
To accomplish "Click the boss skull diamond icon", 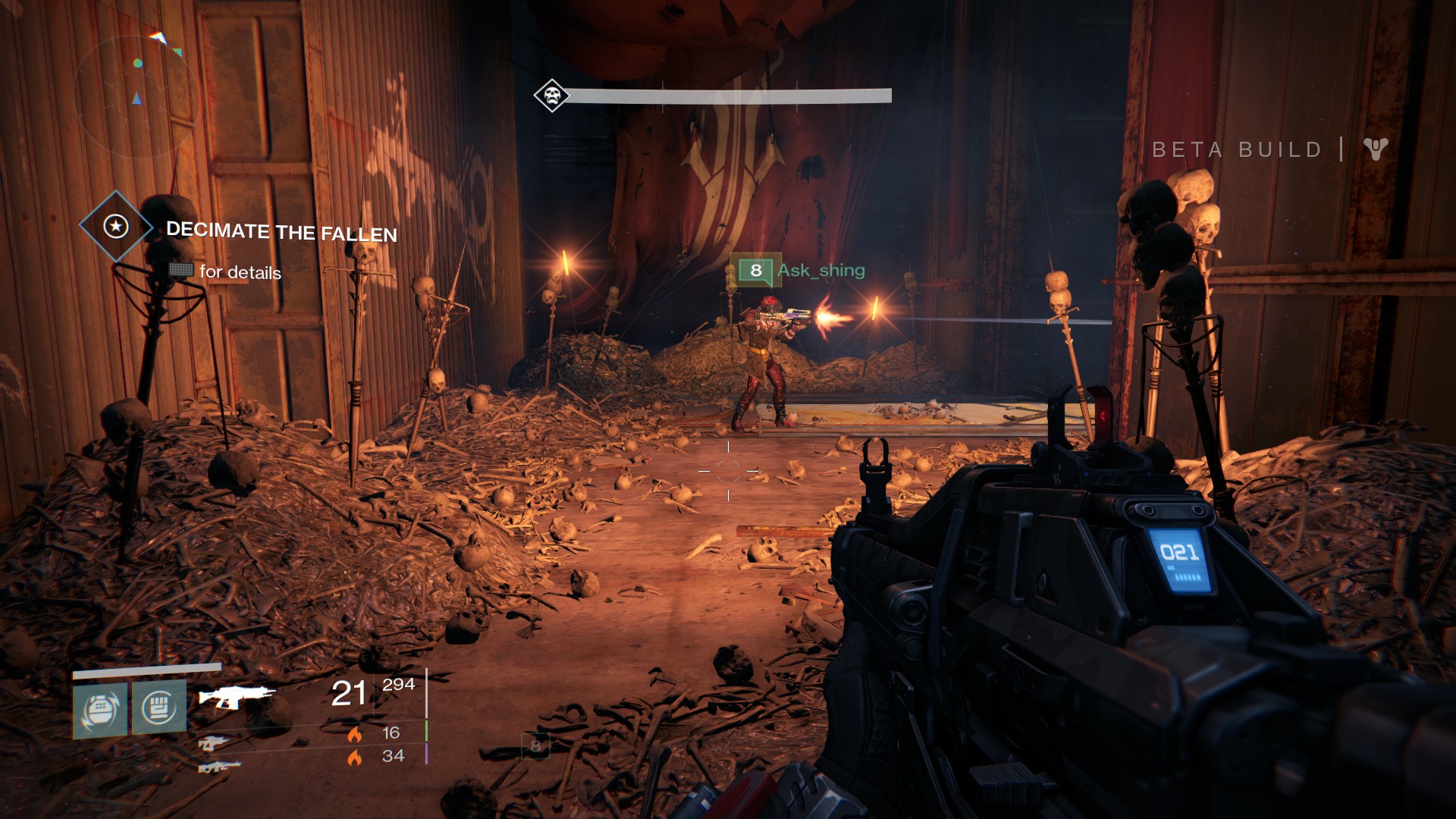I will click(551, 96).
